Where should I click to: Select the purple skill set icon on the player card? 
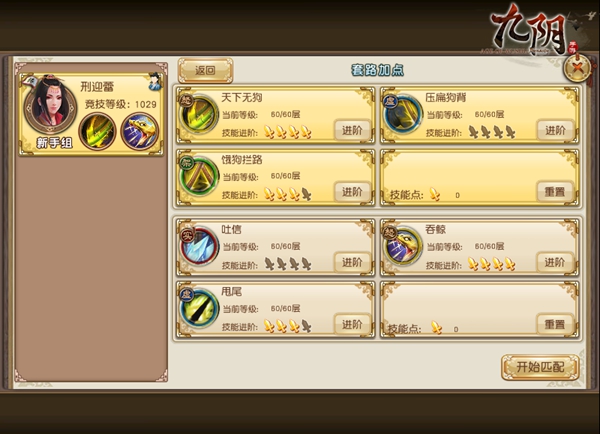(x=138, y=130)
